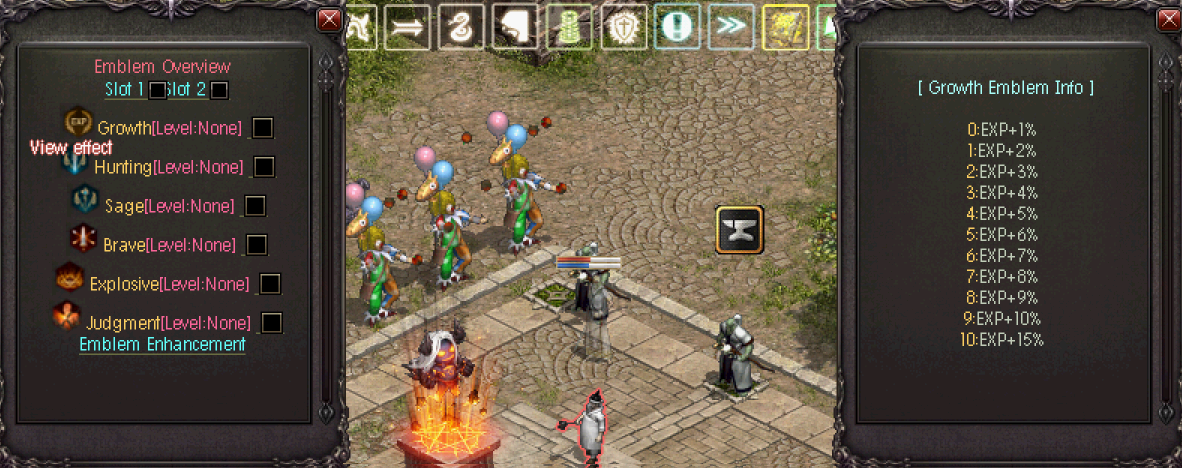View the Growth EXP emblem icon
This screenshot has height=468, width=1182.
point(78,122)
